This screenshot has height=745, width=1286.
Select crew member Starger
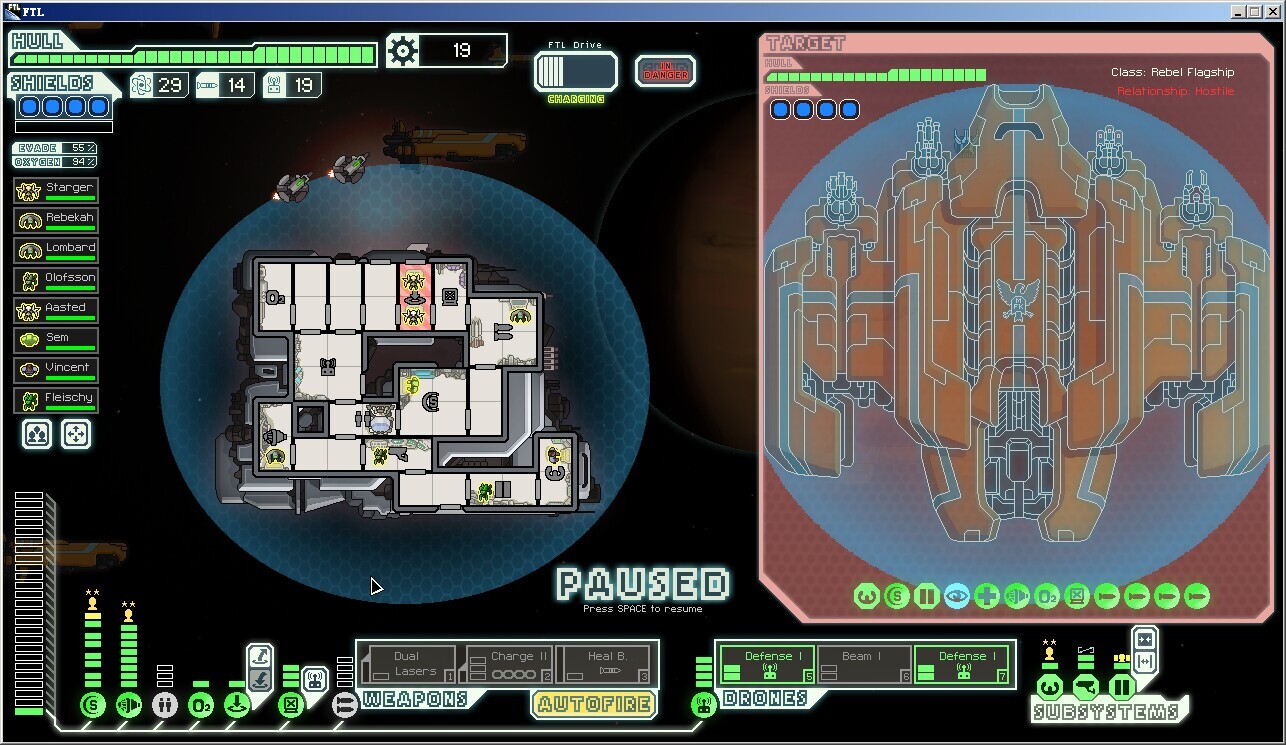[56, 189]
